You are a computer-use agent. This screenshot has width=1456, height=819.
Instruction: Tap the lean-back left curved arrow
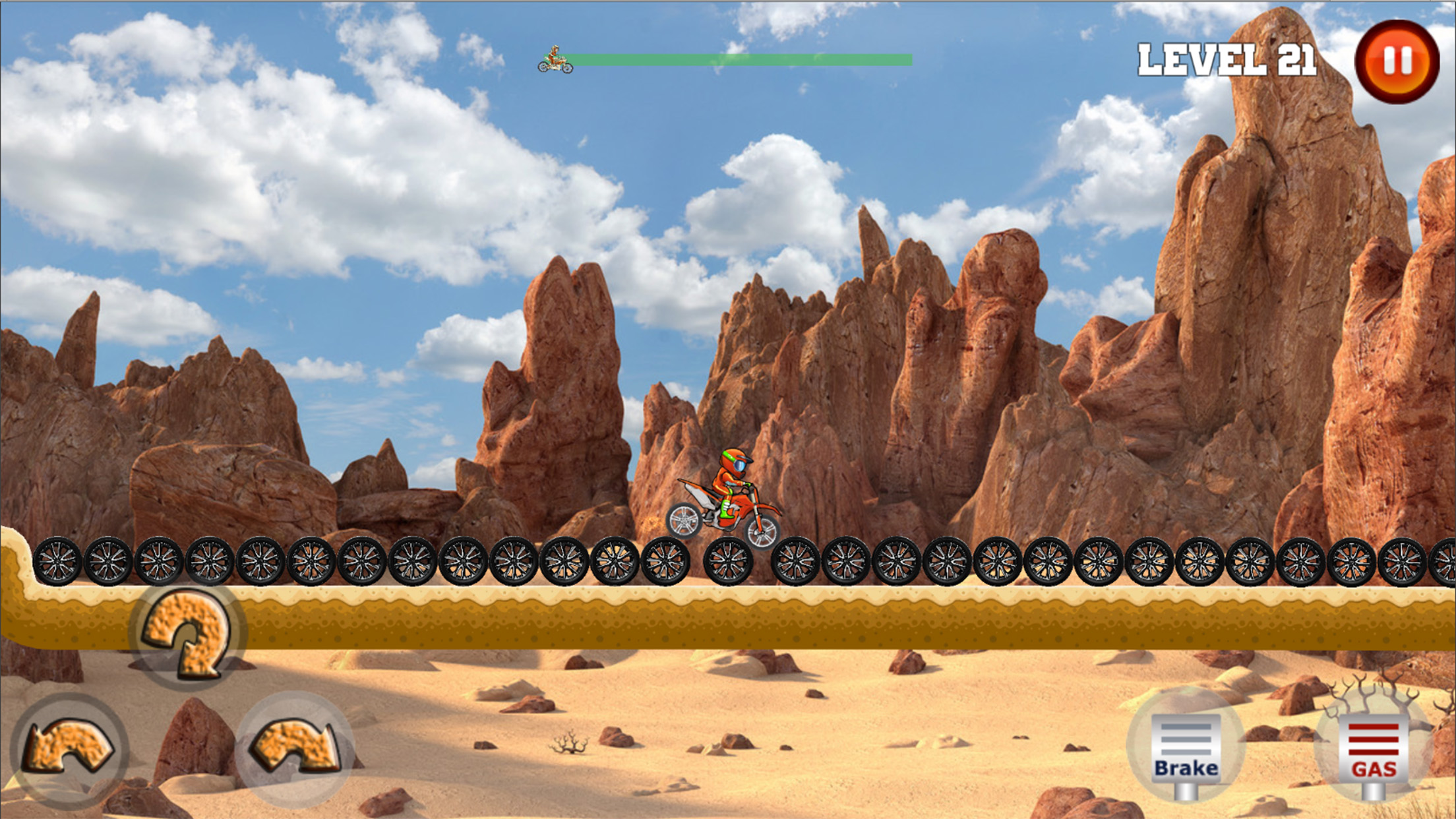[69, 748]
